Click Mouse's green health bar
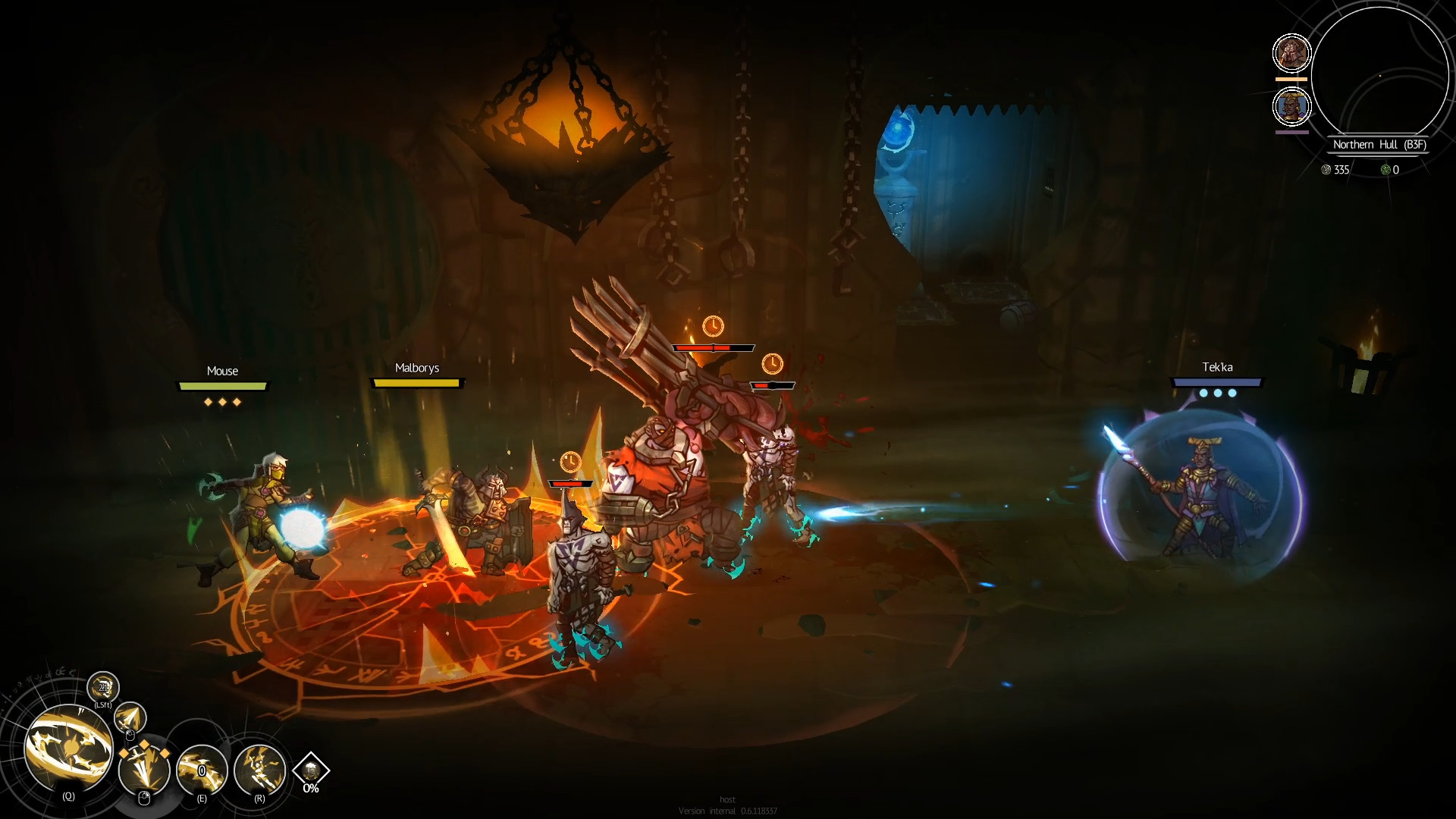The height and width of the screenshot is (819, 1456). [222, 385]
